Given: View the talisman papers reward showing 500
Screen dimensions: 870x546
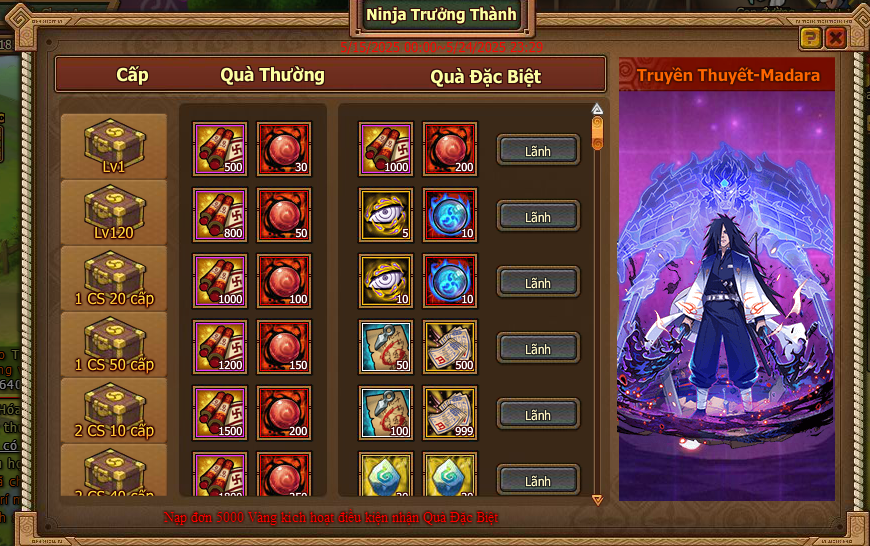Looking at the screenshot, I should pyautogui.click(x=450, y=347).
